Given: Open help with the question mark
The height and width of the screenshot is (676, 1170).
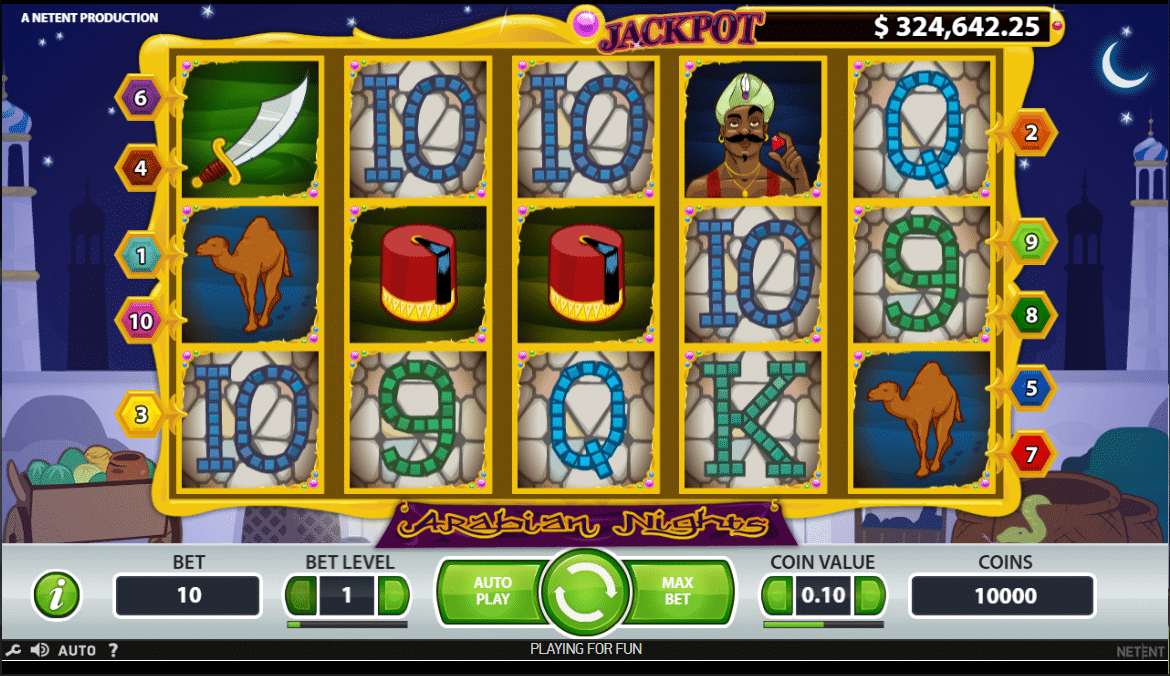Looking at the screenshot, I should [x=113, y=650].
